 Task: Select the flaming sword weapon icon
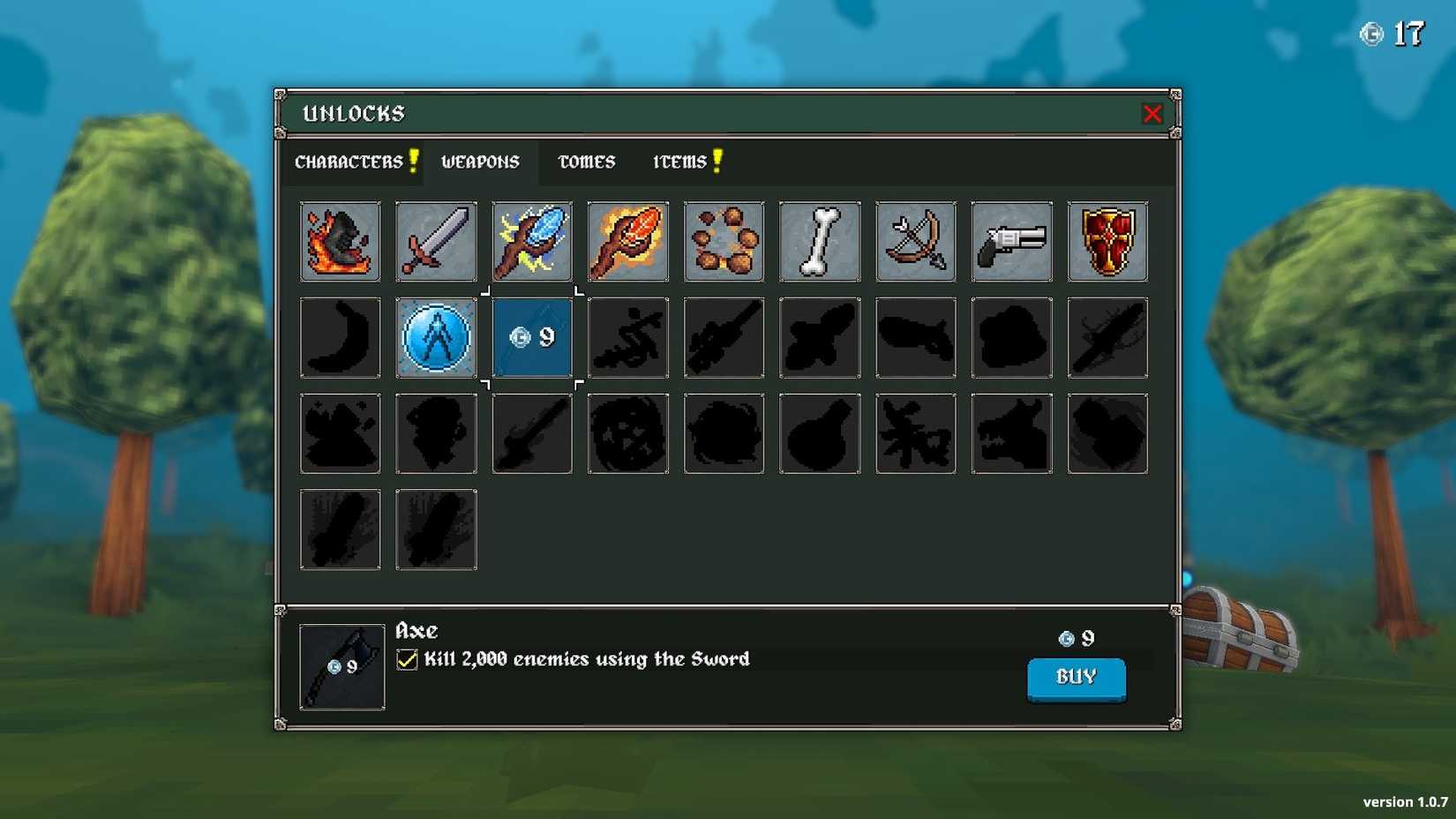point(340,241)
